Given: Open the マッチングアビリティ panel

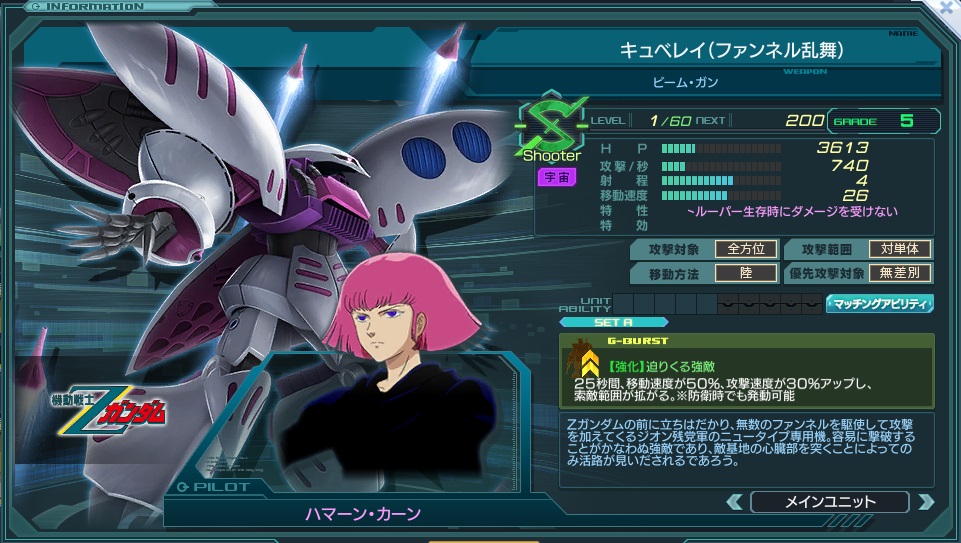Looking at the screenshot, I should [879, 303].
